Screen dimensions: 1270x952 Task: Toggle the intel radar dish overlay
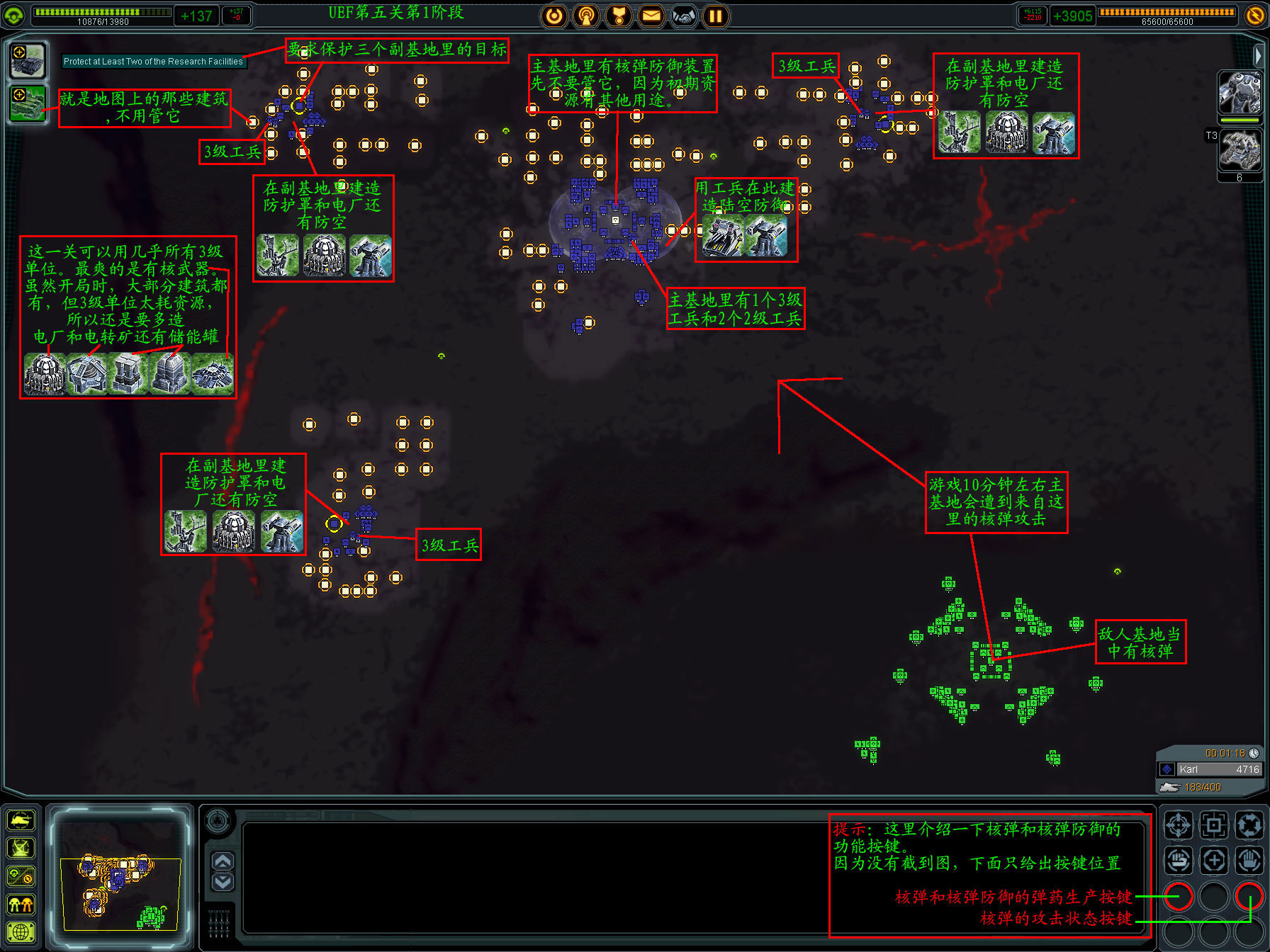point(21,849)
